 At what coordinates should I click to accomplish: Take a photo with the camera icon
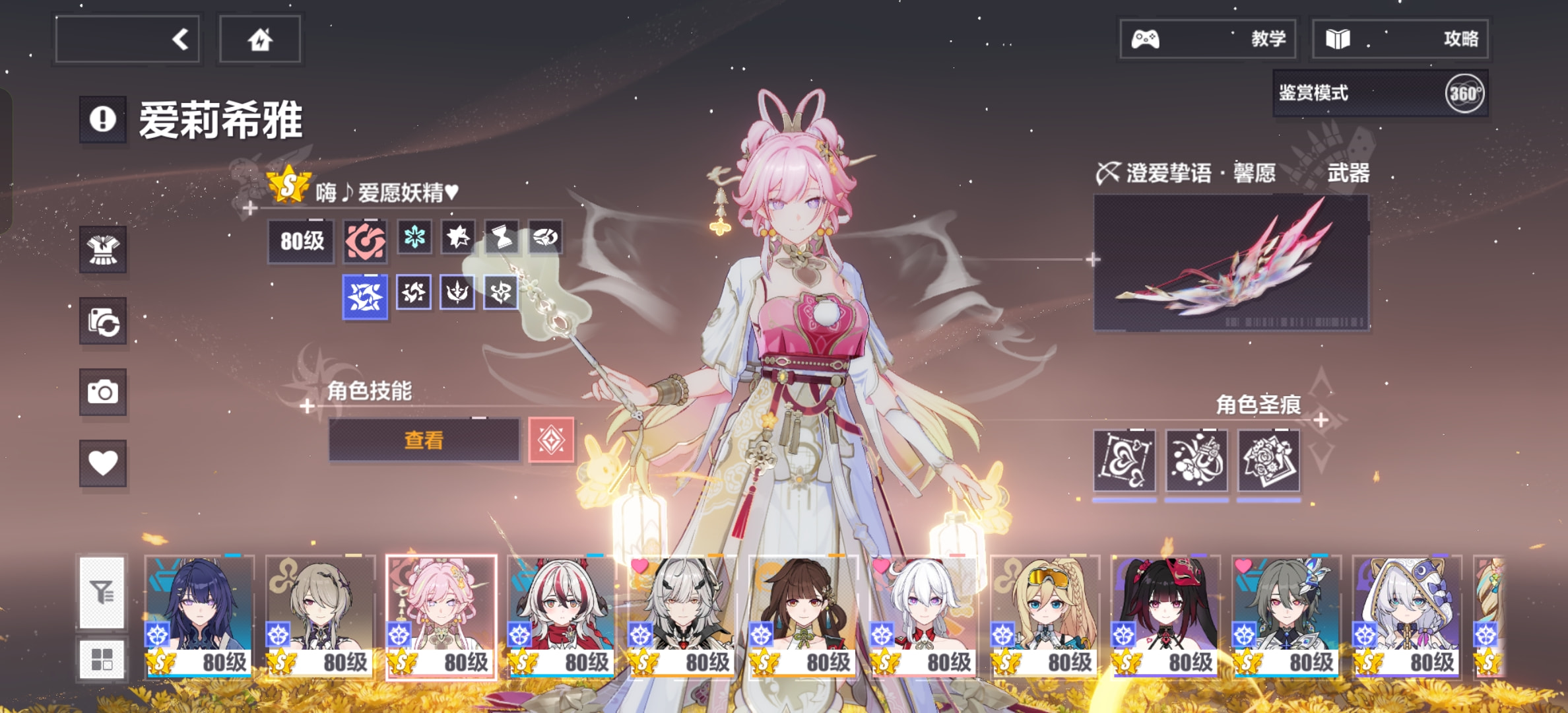pyautogui.click(x=103, y=393)
